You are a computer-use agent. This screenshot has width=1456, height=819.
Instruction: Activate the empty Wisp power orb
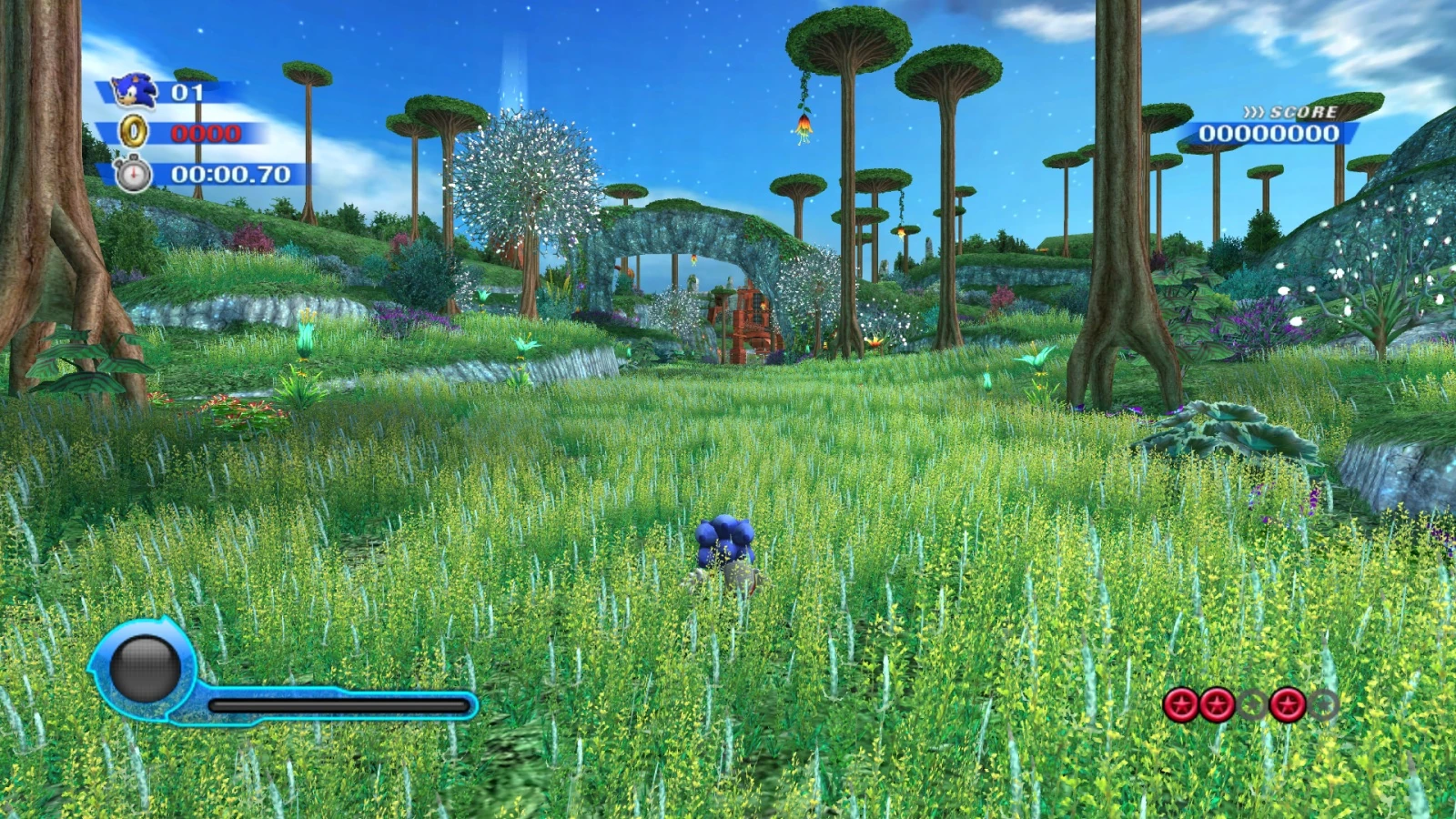point(145,669)
